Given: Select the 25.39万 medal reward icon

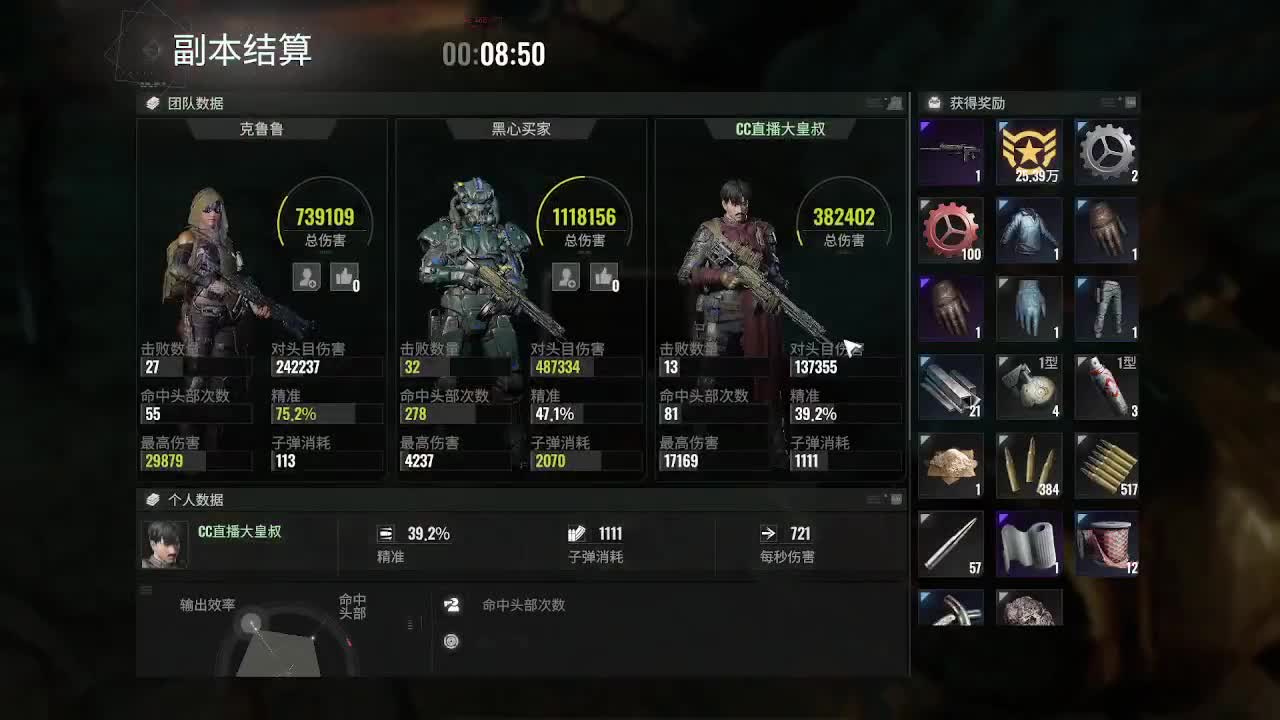Looking at the screenshot, I should (x=1029, y=152).
